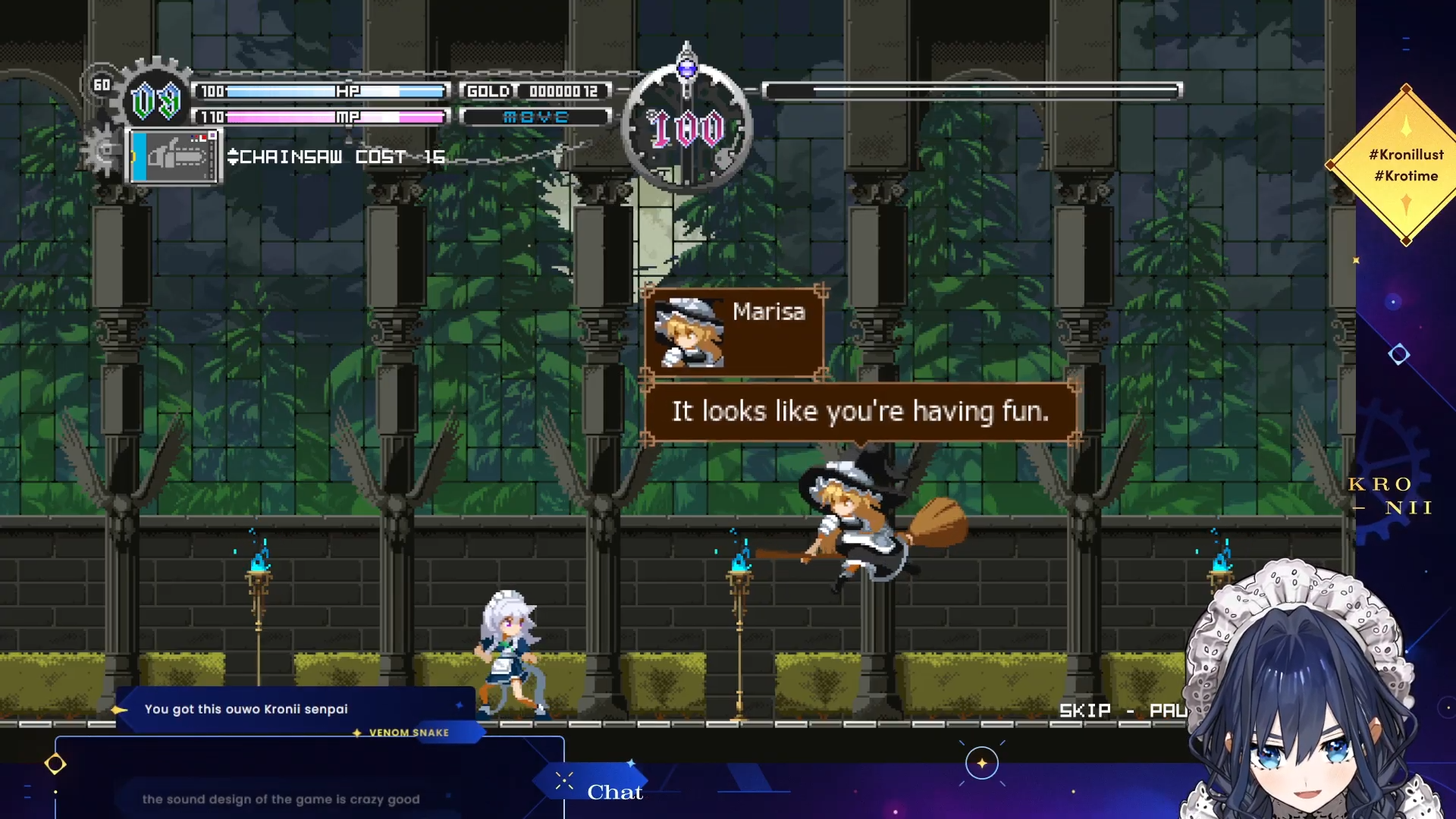
Task: Click Marisa's speaker portrait
Action: tap(689, 333)
